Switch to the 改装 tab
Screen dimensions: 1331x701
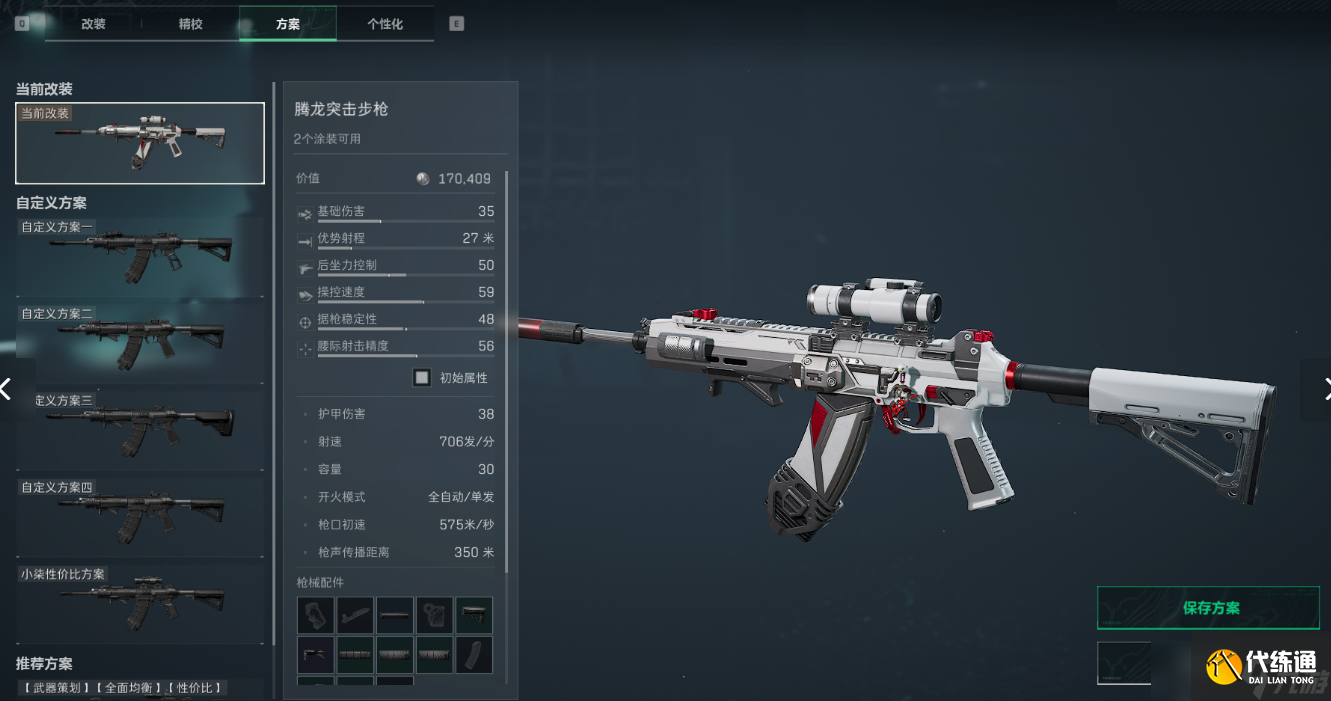(x=93, y=24)
